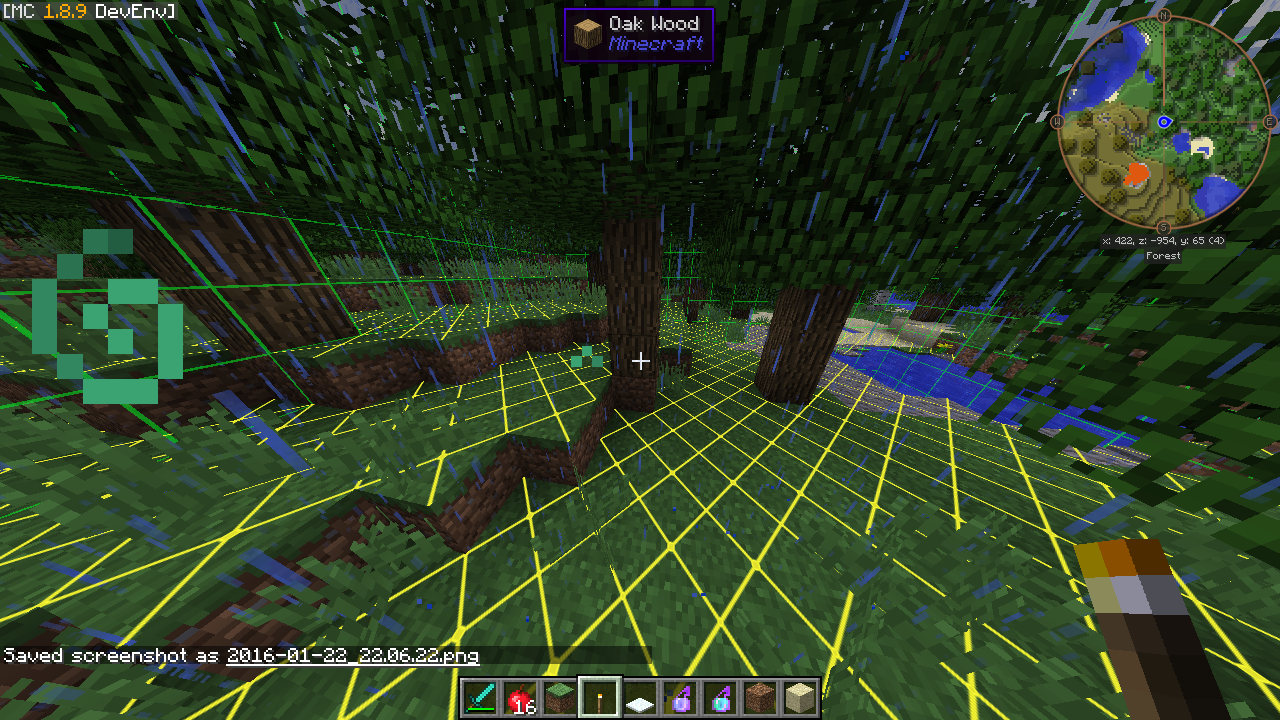The image size is (1280, 720).
Task: Click the south marker on the minimap
Action: tap(1164, 227)
